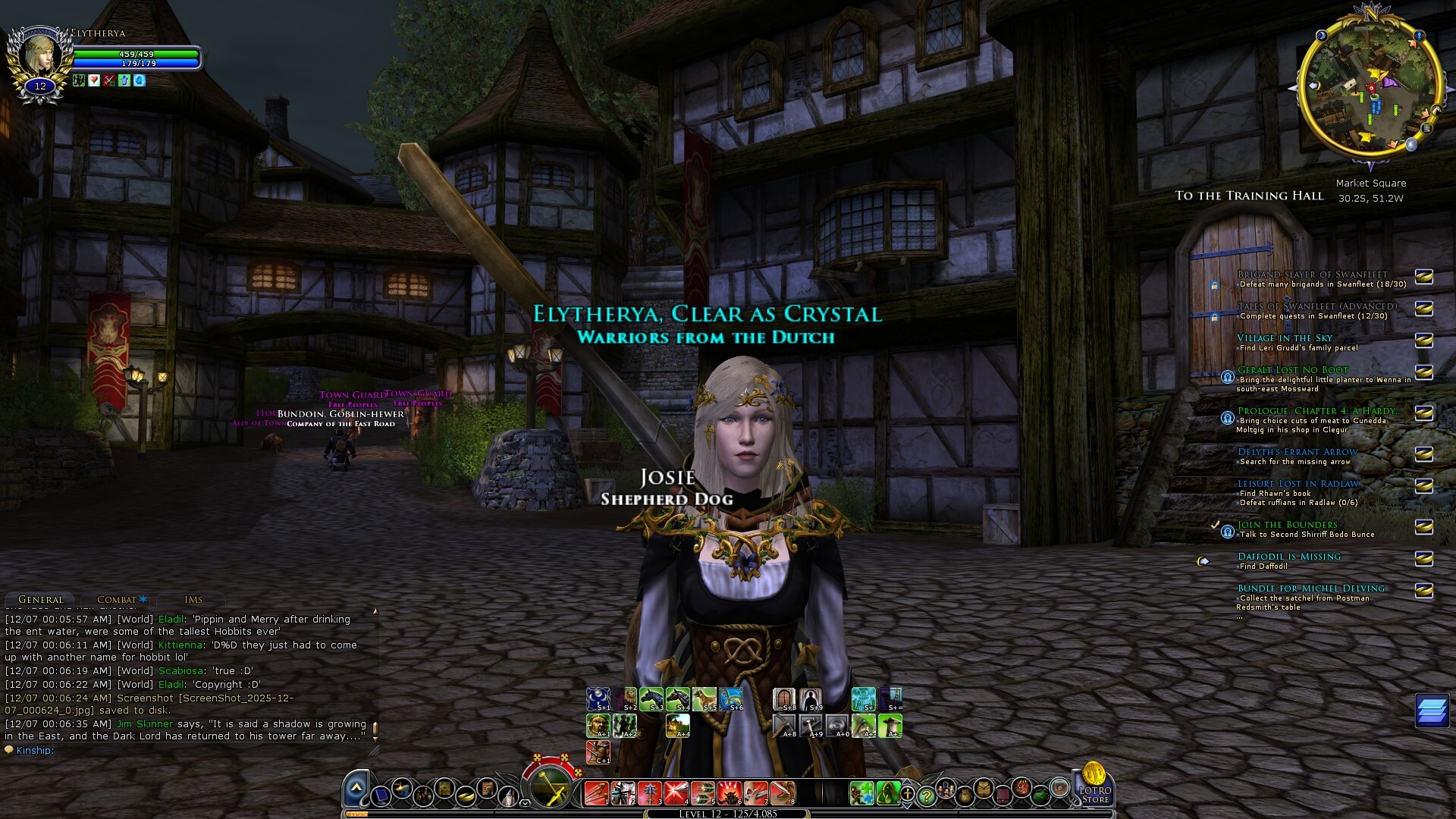Activate the arrow skill in quickslot 1
Image resolution: width=1456 pixels, height=819 pixels.
(597, 793)
